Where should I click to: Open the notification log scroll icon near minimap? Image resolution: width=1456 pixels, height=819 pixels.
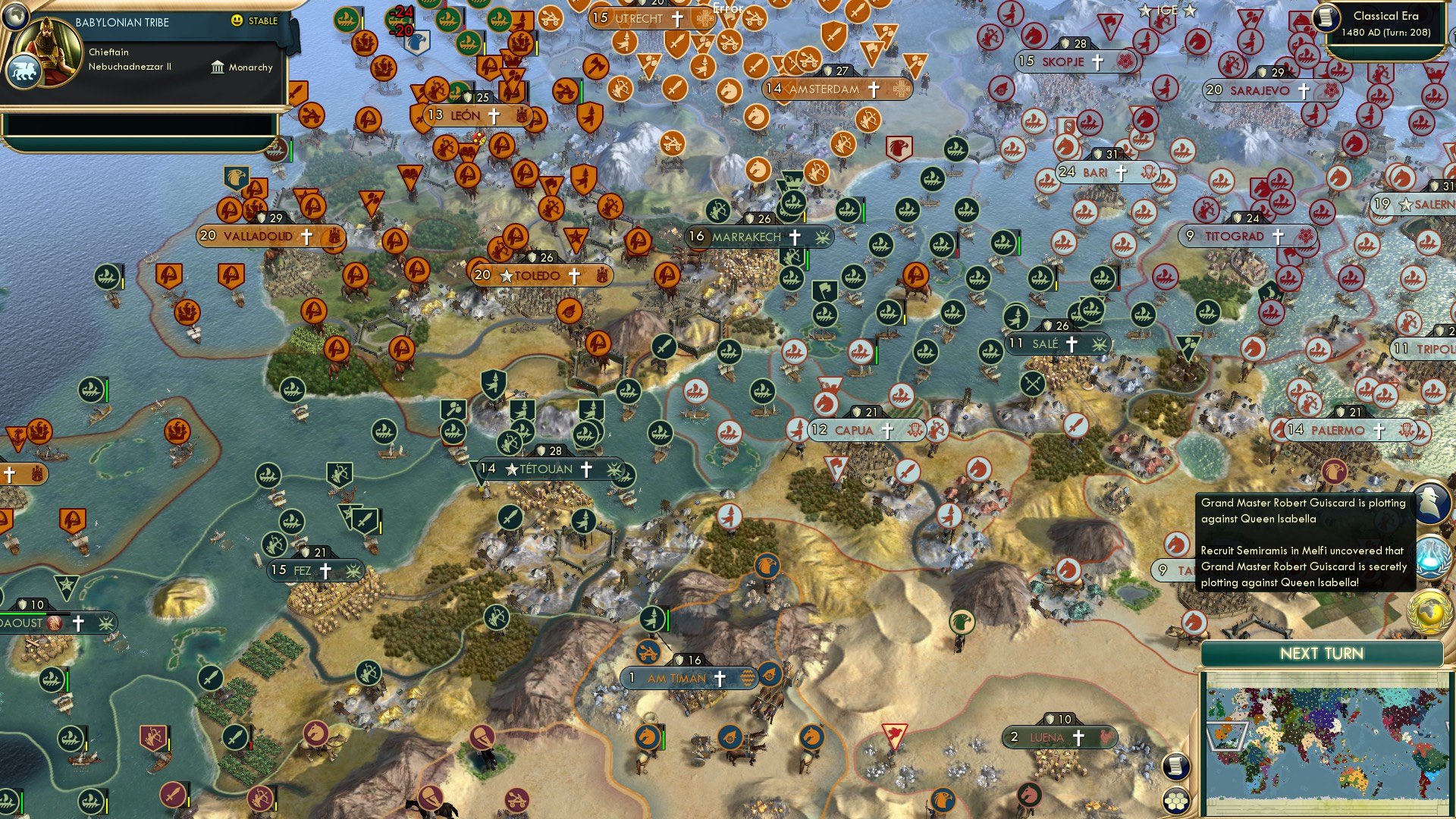1176,767
